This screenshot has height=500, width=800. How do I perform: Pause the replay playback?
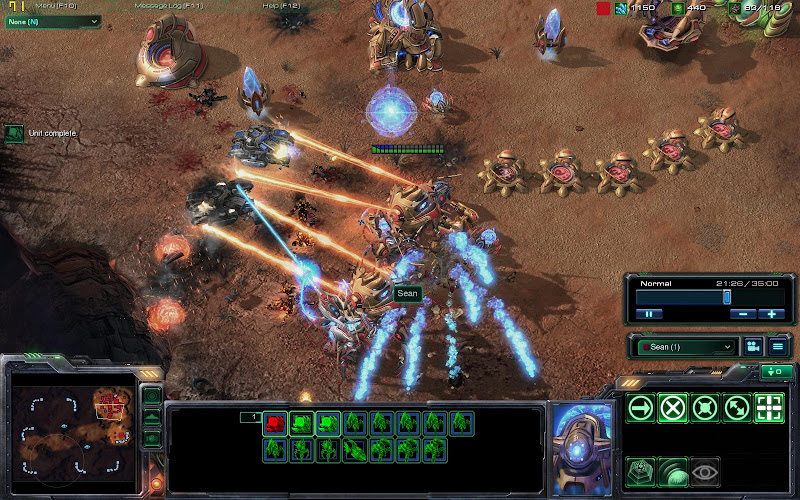[648, 313]
